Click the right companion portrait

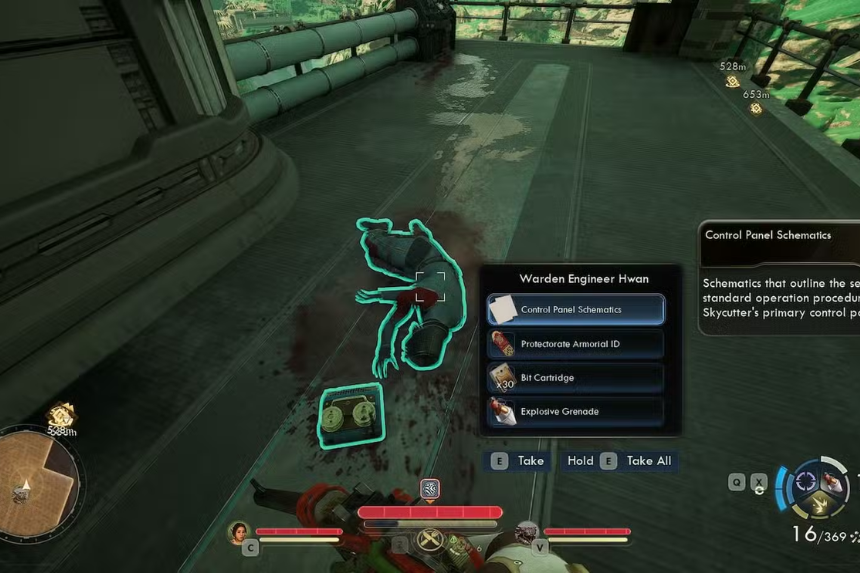[x=527, y=532]
